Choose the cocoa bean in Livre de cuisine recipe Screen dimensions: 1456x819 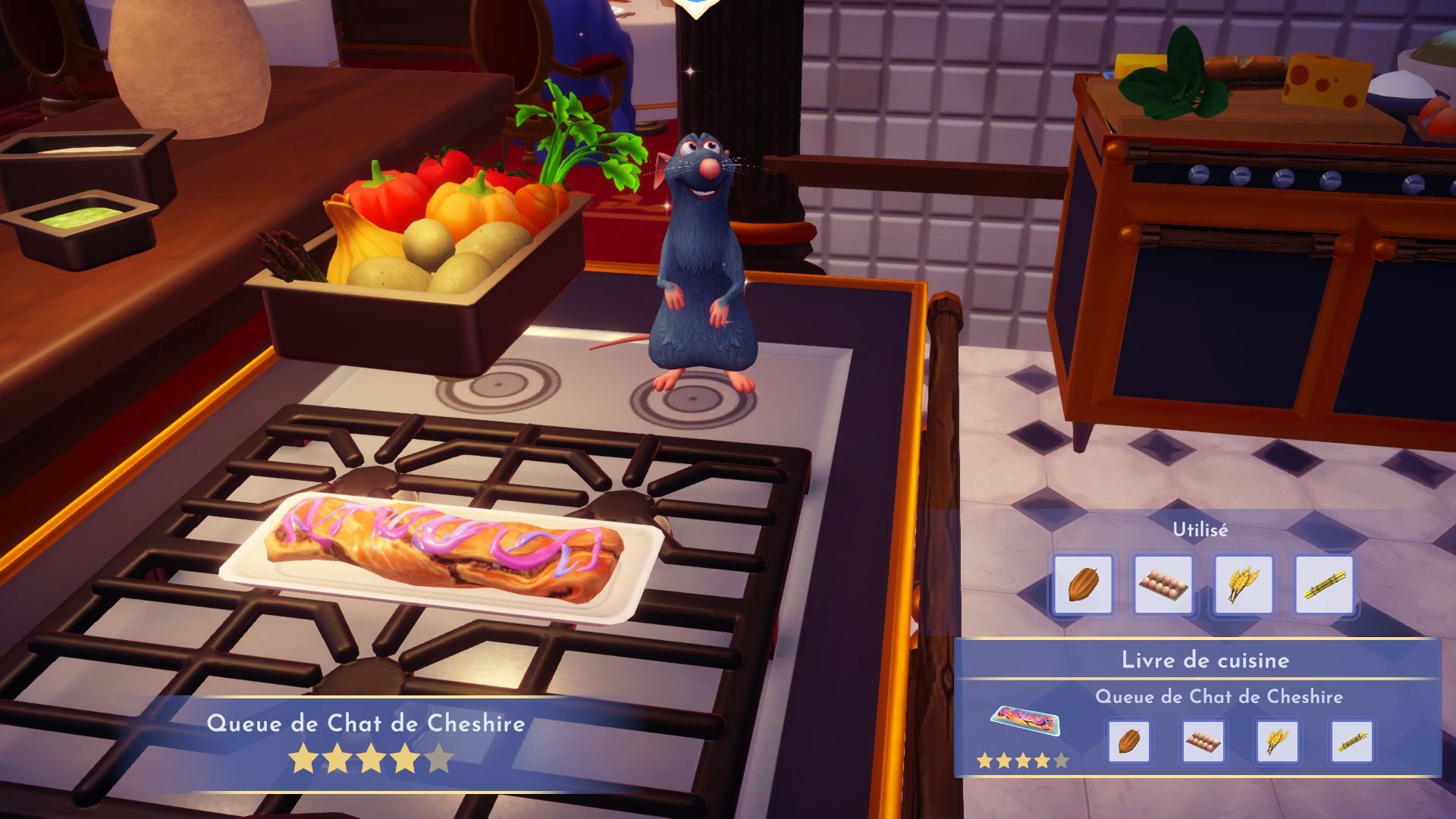coord(1128,741)
